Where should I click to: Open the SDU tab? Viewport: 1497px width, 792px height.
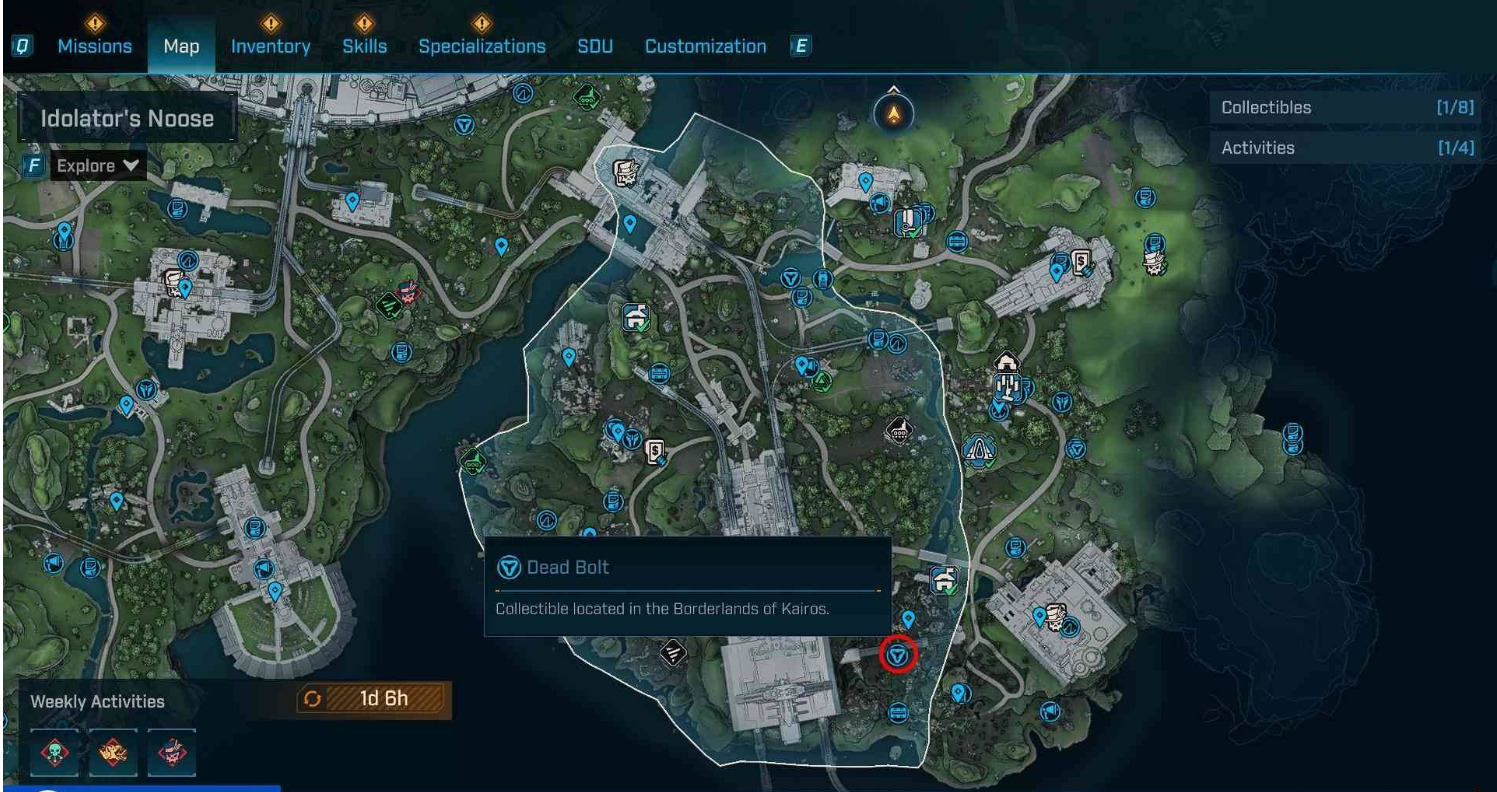(594, 46)
